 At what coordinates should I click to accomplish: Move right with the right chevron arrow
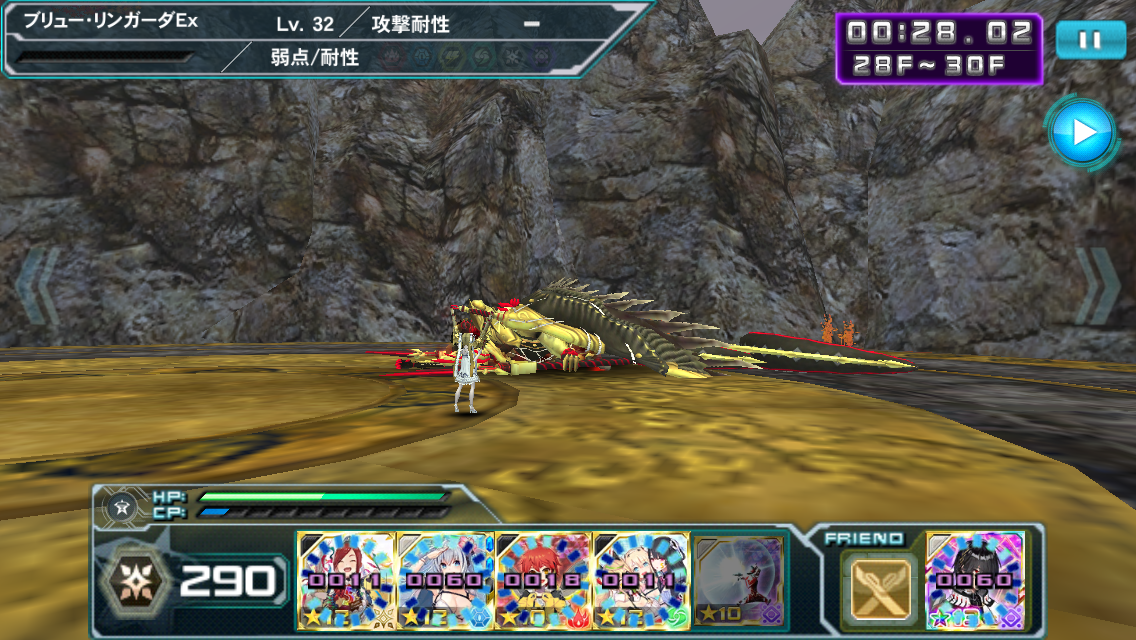pyautogui.click(x=1097, y=286)
